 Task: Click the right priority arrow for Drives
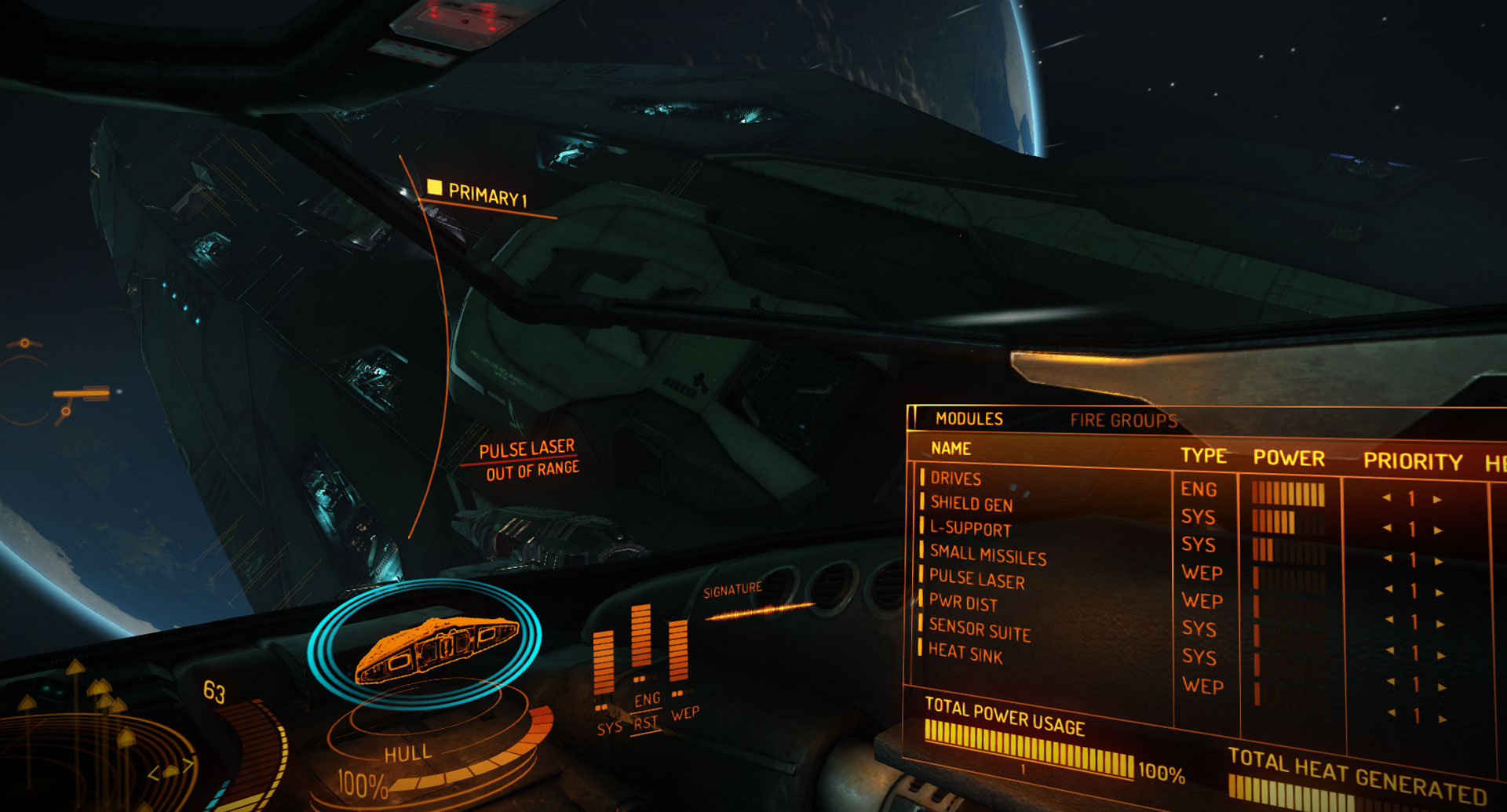tap(1437, 499)
